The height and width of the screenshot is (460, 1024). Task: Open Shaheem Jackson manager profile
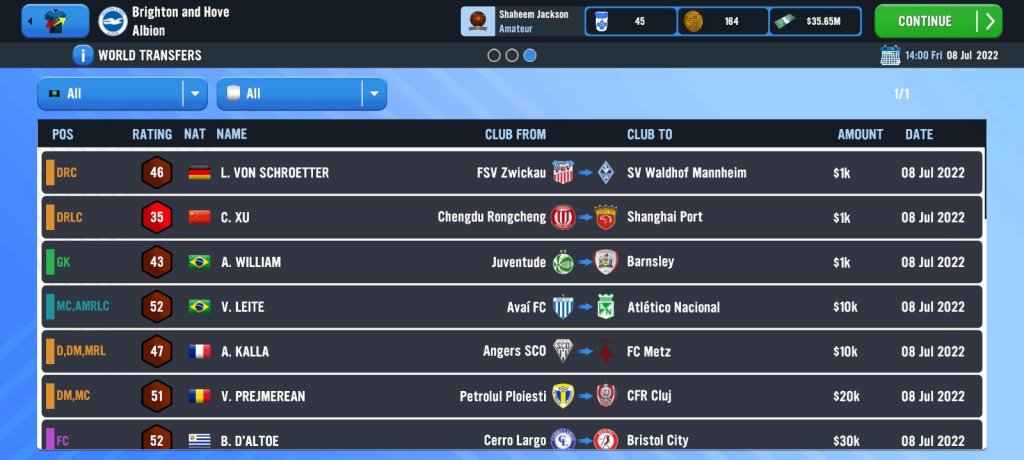pos(520,21)
